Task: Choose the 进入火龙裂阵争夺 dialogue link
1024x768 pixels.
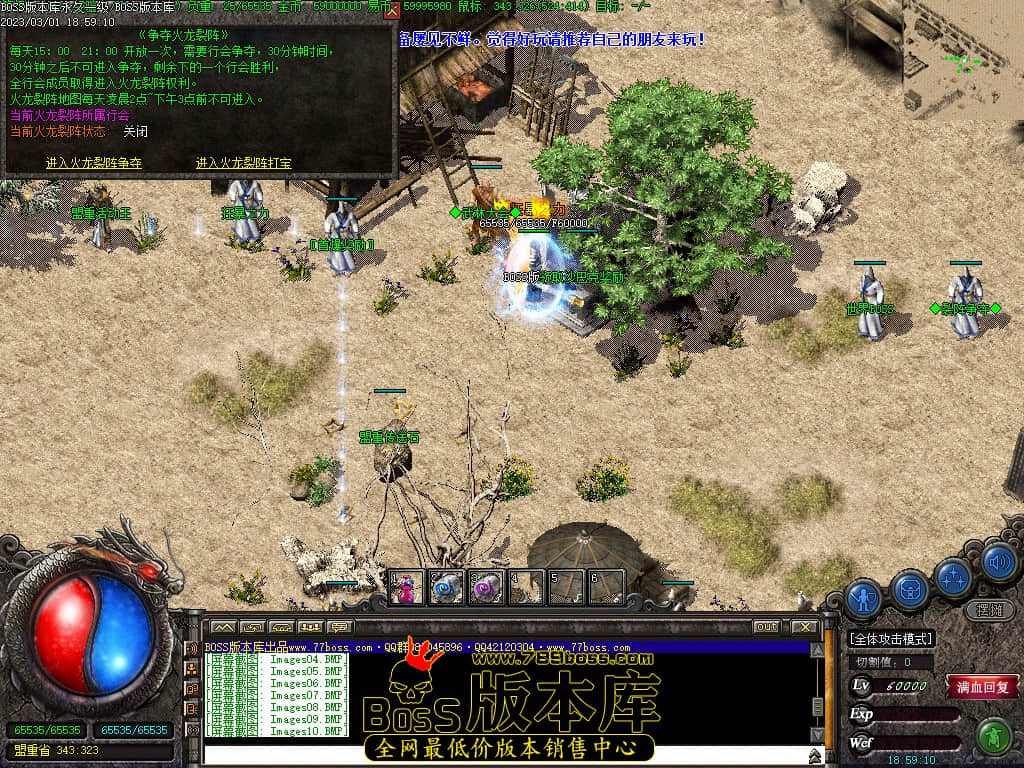Action: point(94,163)
